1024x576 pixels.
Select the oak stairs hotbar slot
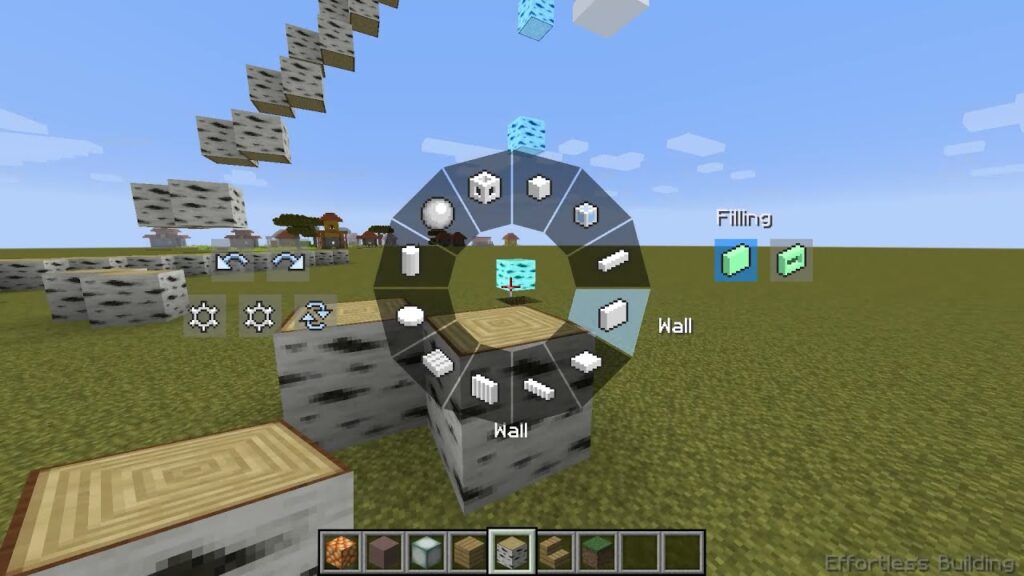pos(555,551)
